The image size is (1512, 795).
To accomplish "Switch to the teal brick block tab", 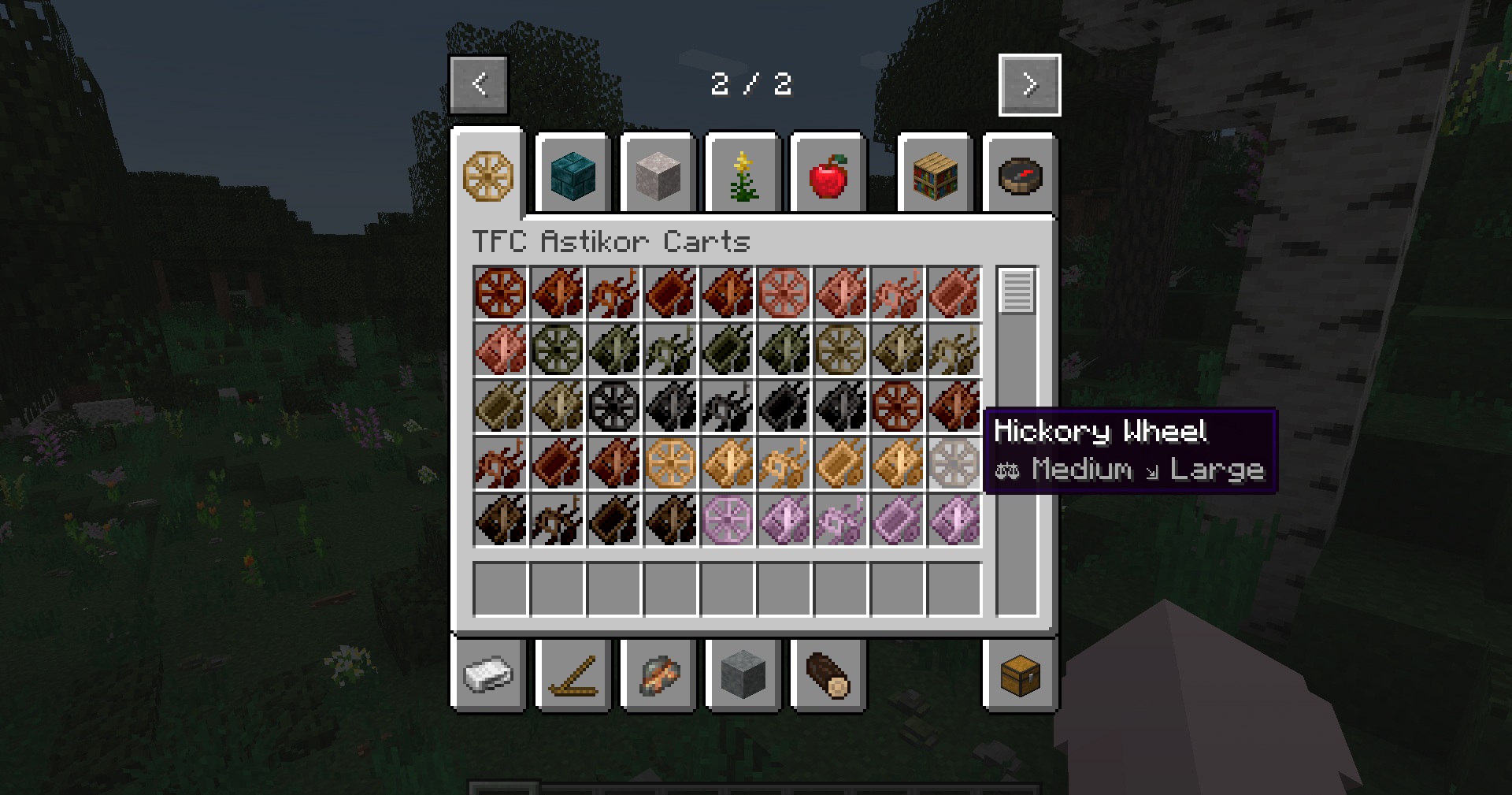I will [x=573, y=175].
